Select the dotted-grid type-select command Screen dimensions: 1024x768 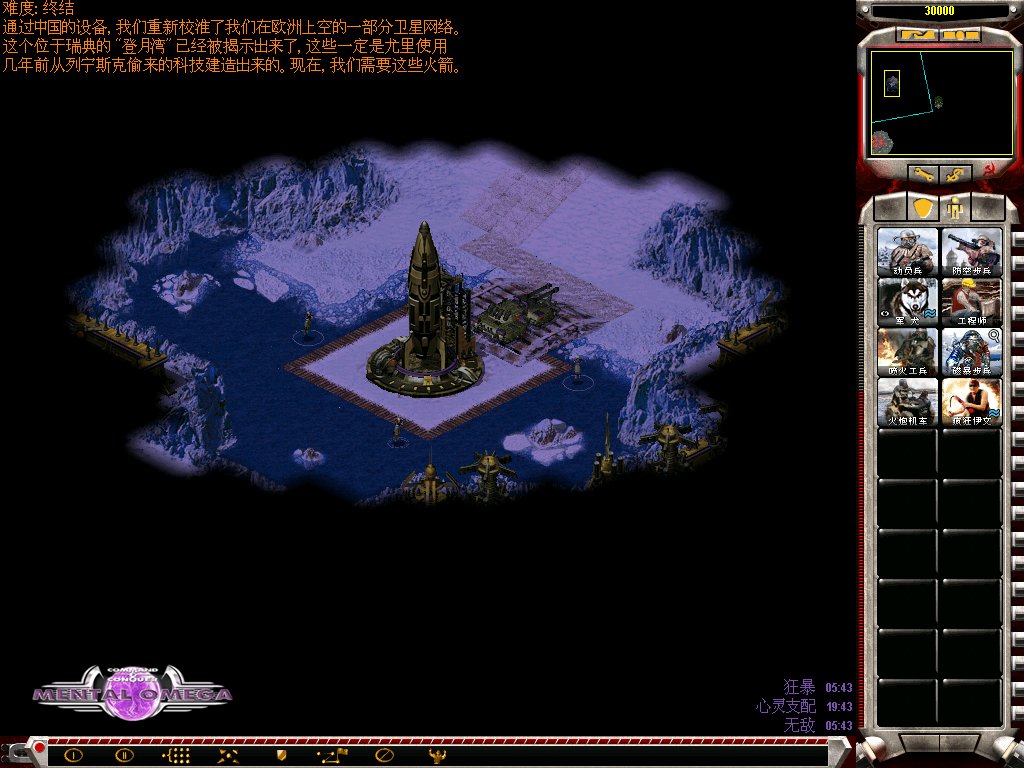176,755
